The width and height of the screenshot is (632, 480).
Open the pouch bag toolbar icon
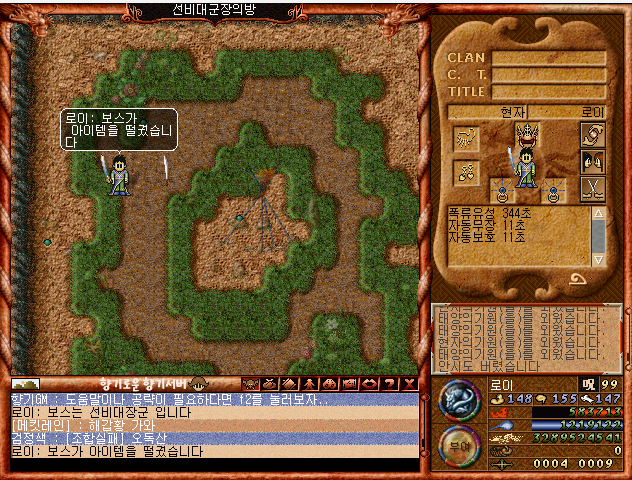(270, 383)
